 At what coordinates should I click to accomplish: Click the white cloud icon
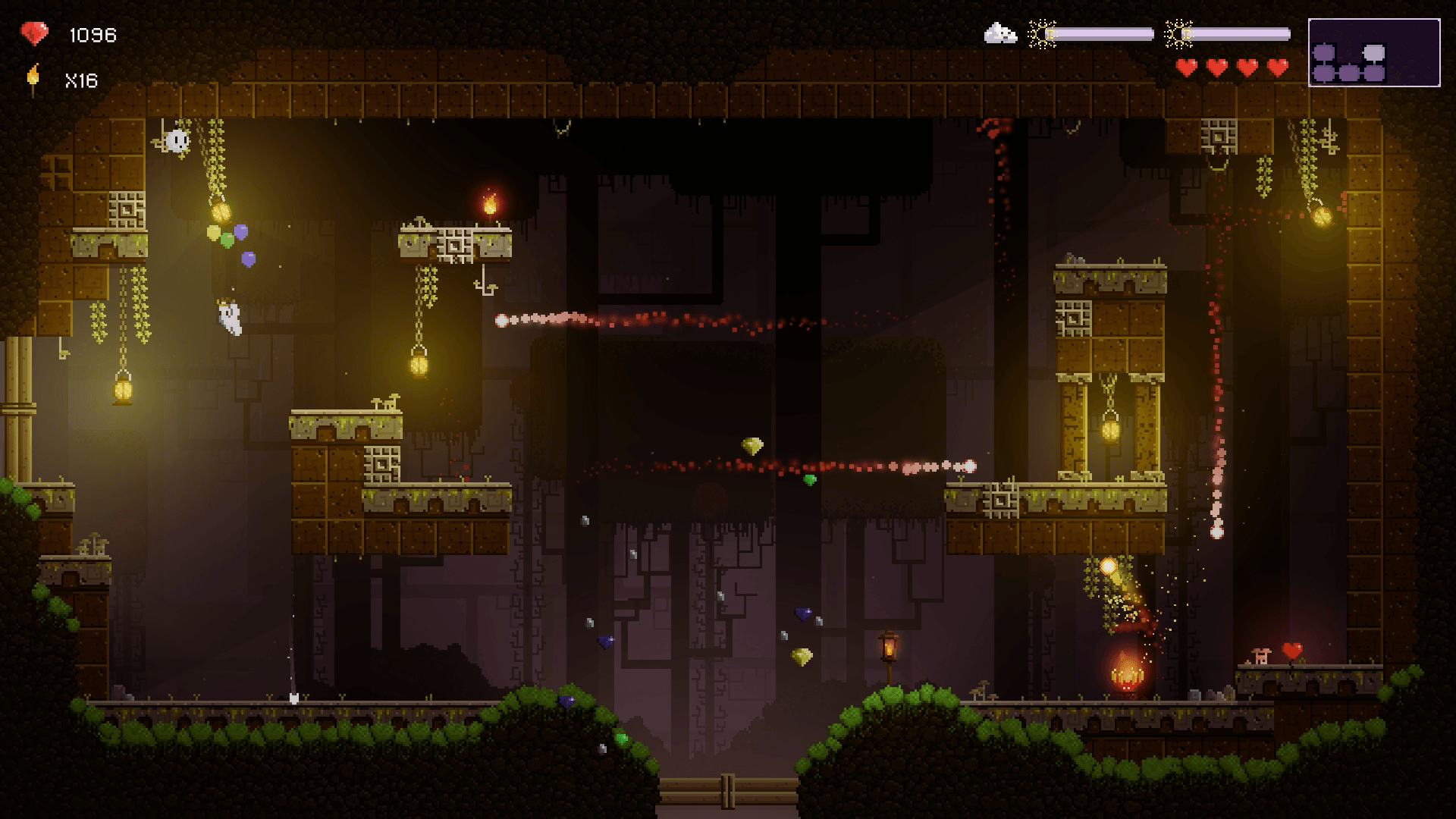(1000, 33)
